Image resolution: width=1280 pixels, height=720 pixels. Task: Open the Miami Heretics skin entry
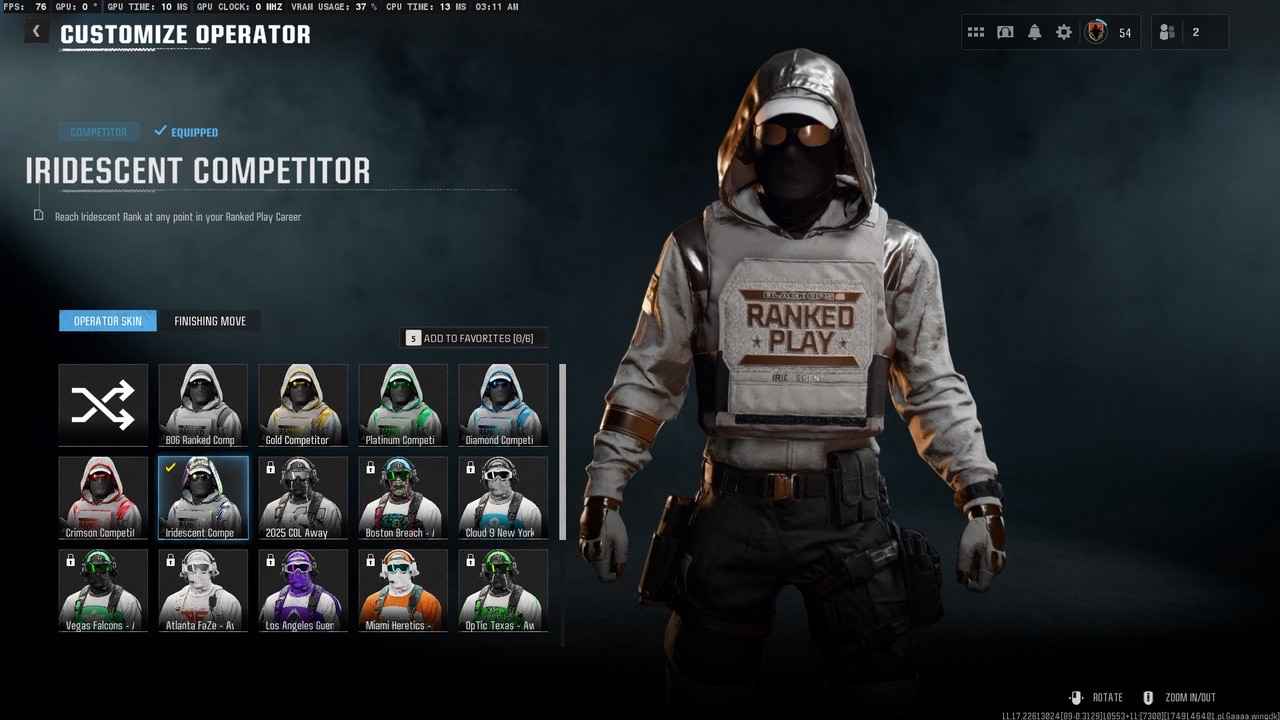pyautogui.click(x=403, y=590)
